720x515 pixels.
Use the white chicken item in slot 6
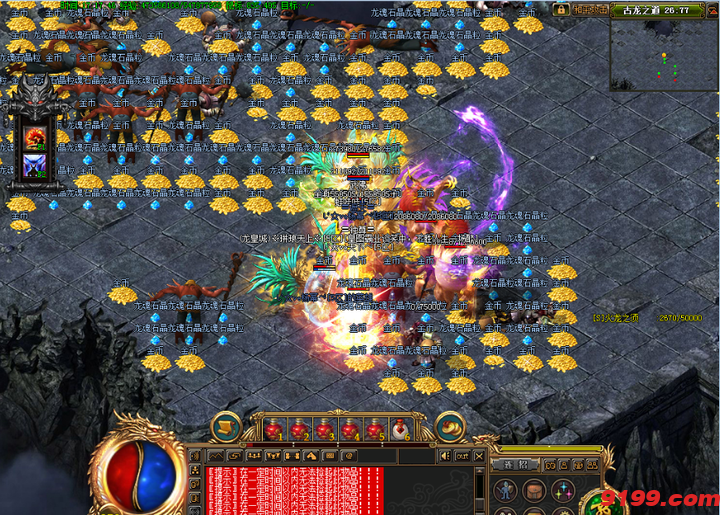[400, 430]
